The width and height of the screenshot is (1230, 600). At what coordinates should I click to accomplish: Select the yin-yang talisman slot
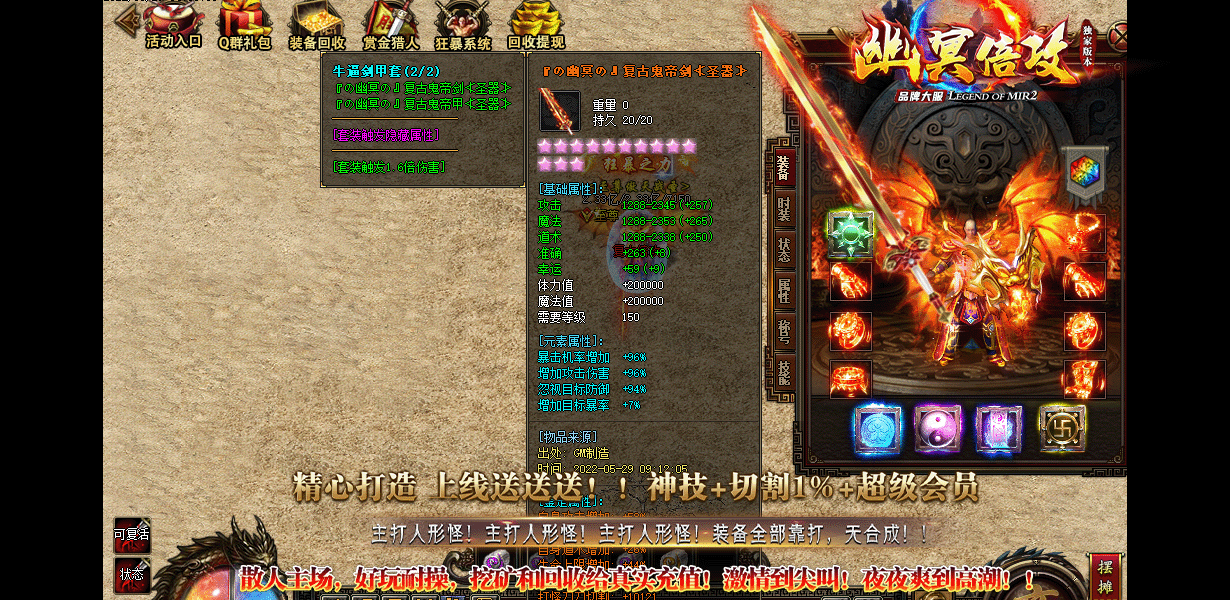(x=938, y=428)
